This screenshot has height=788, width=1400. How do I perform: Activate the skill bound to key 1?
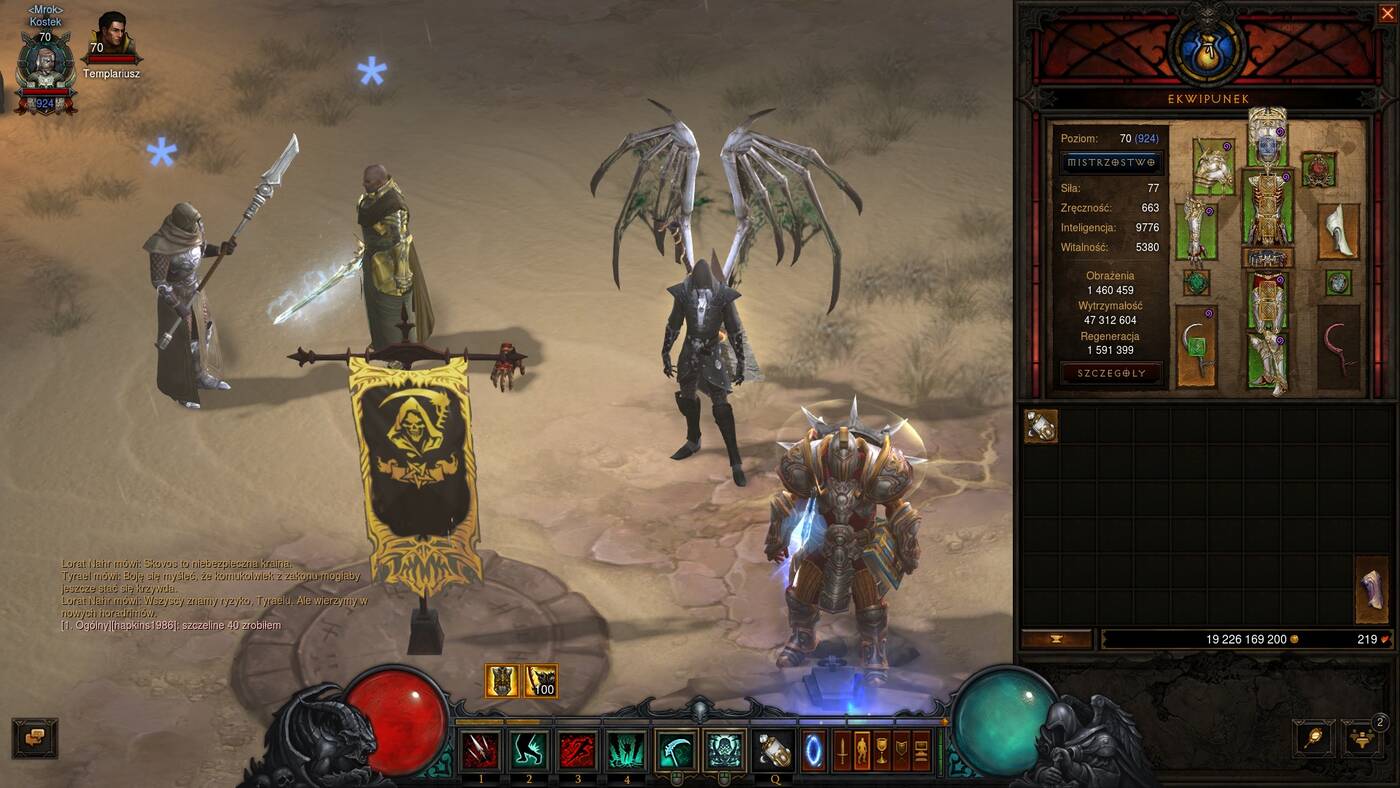tap(481, 750)
